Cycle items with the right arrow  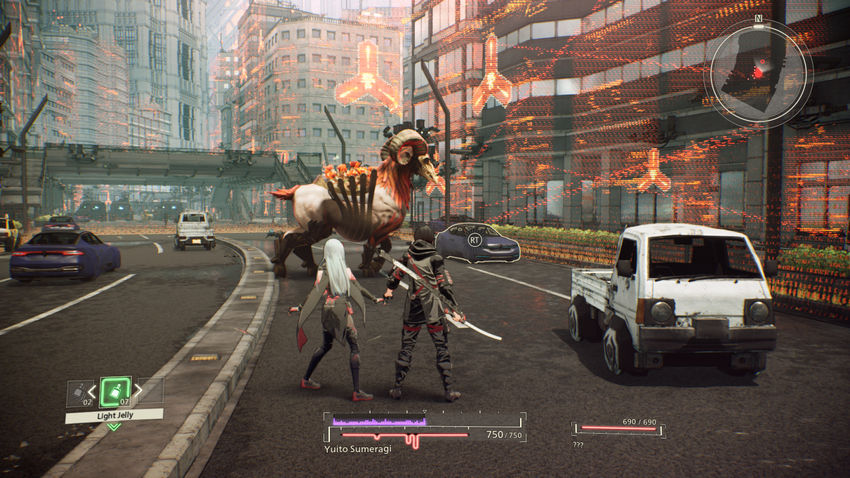tap(138, 391)
